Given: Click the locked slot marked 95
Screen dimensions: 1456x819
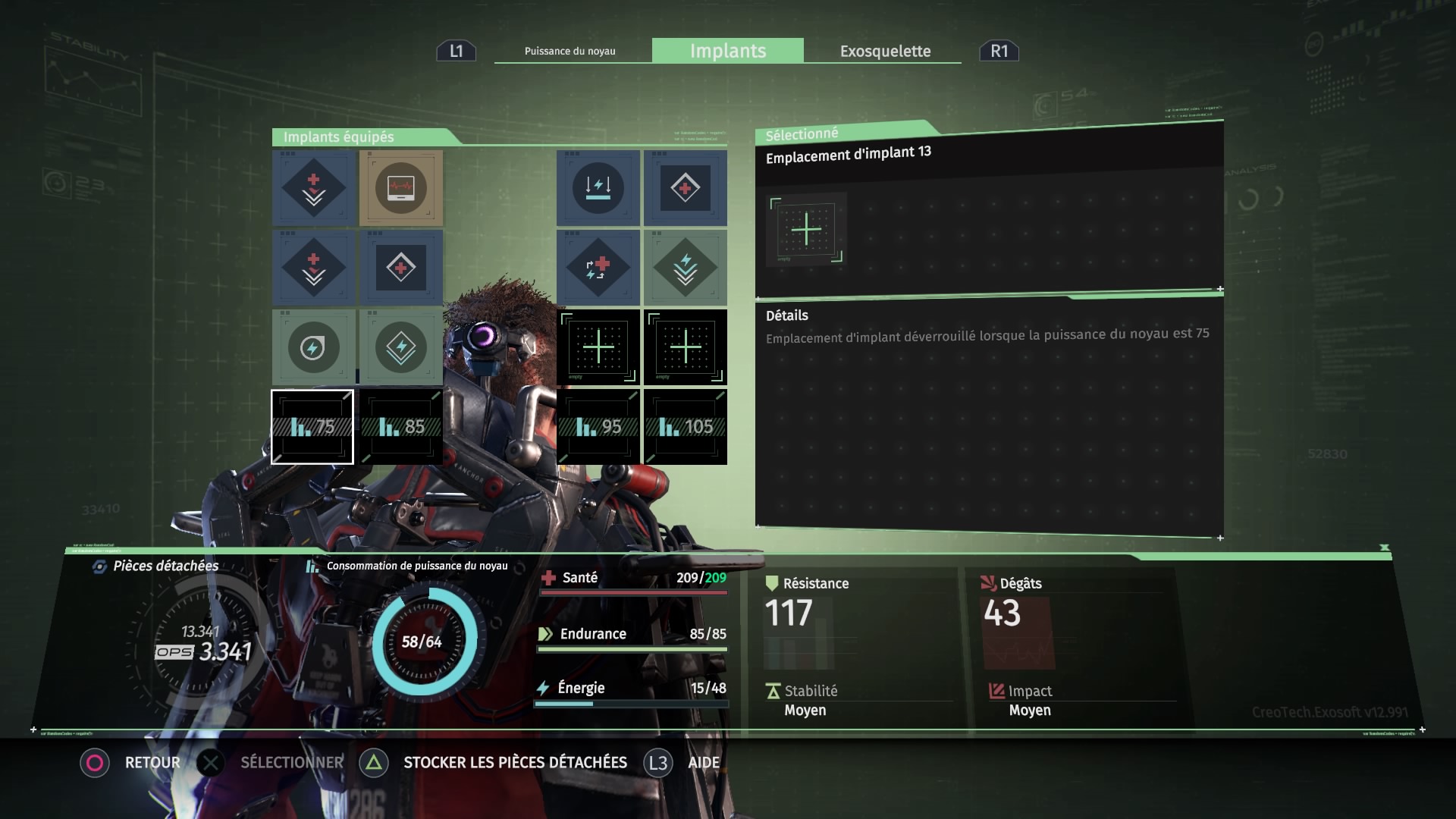Looking at the screenshot, I should tap(598, 427).
